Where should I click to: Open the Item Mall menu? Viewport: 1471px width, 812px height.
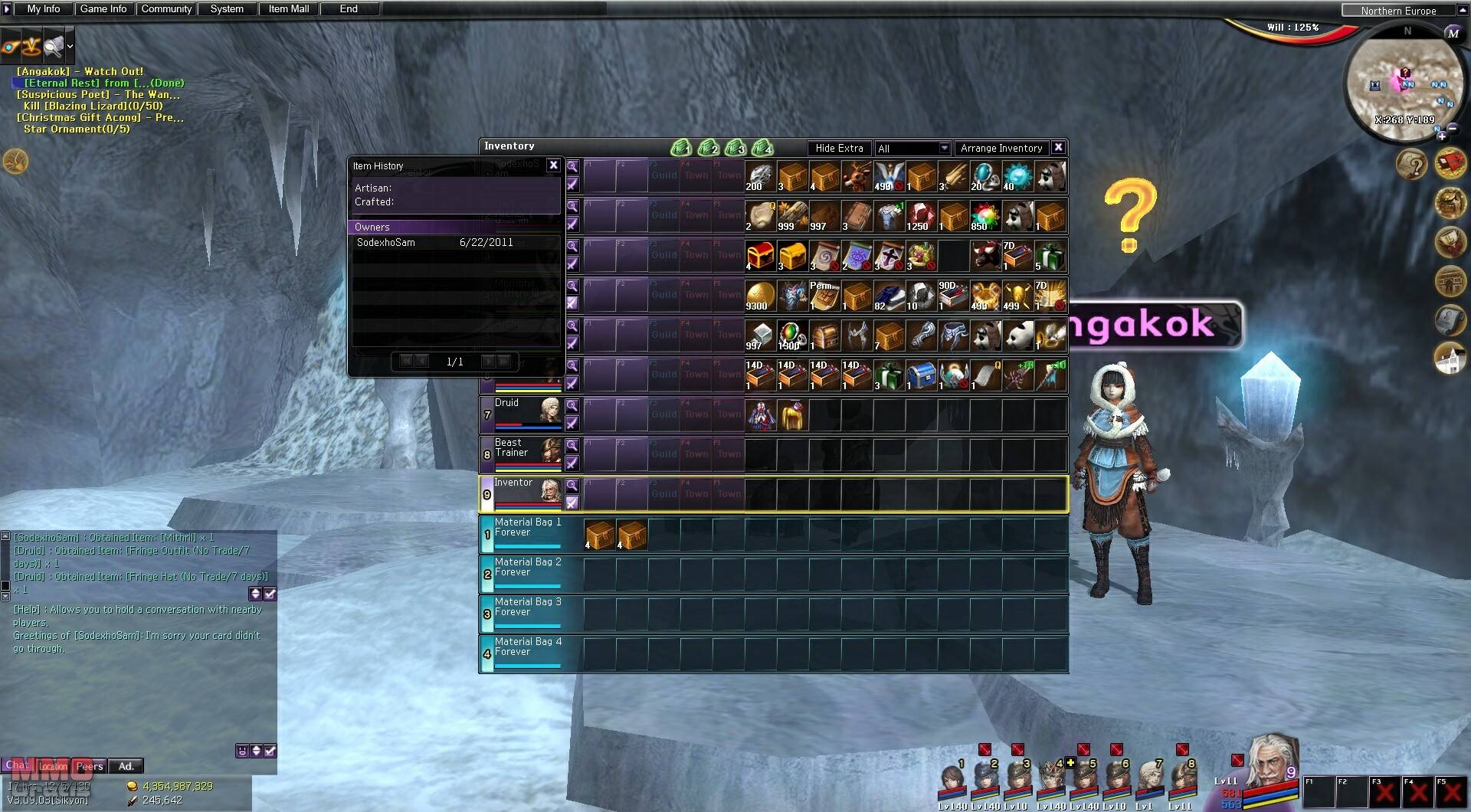pyautogui.click(x=289, y=9)
